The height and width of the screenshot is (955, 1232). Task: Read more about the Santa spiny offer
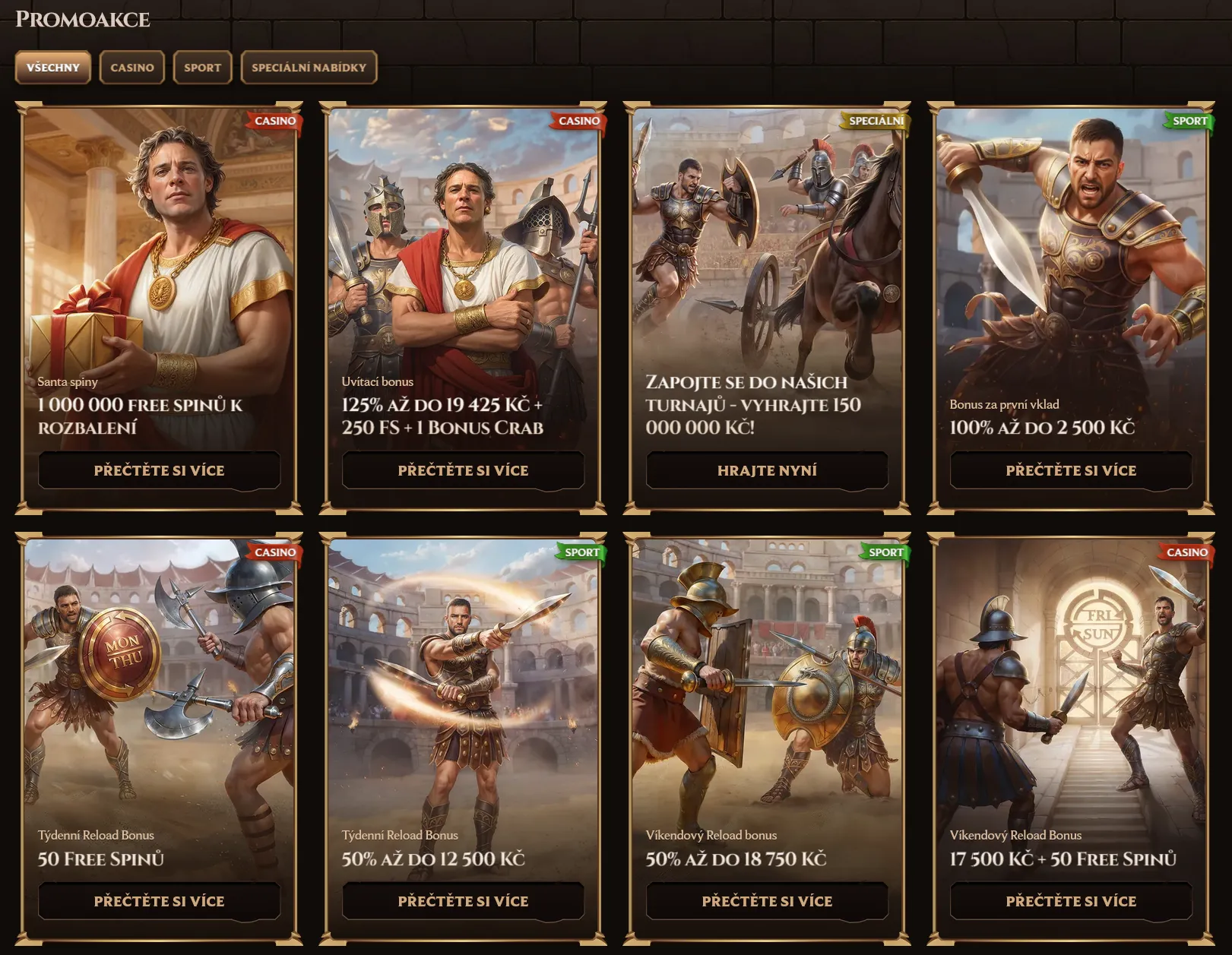159,470
